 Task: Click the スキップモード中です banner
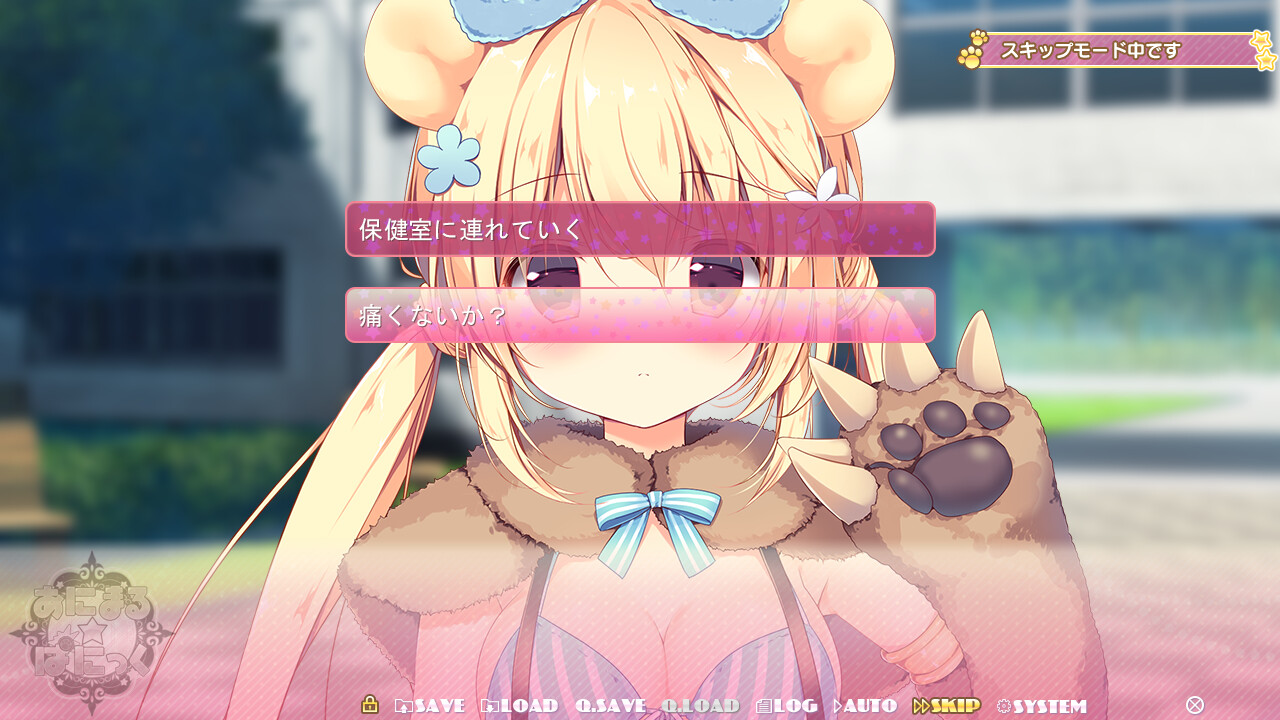(1090, 49)
